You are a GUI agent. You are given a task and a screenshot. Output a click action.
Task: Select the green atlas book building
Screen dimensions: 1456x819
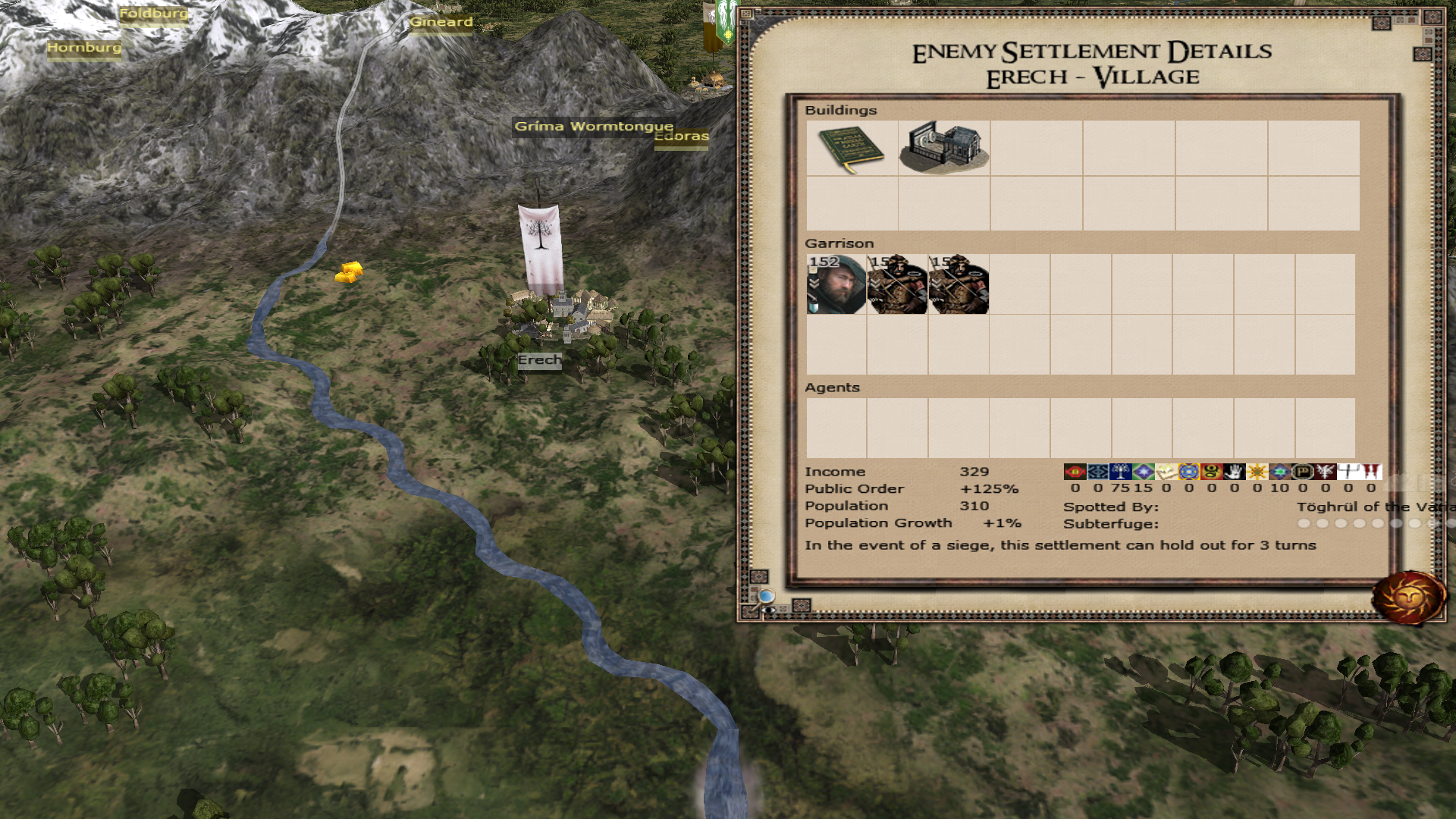[x=852, y=149]
